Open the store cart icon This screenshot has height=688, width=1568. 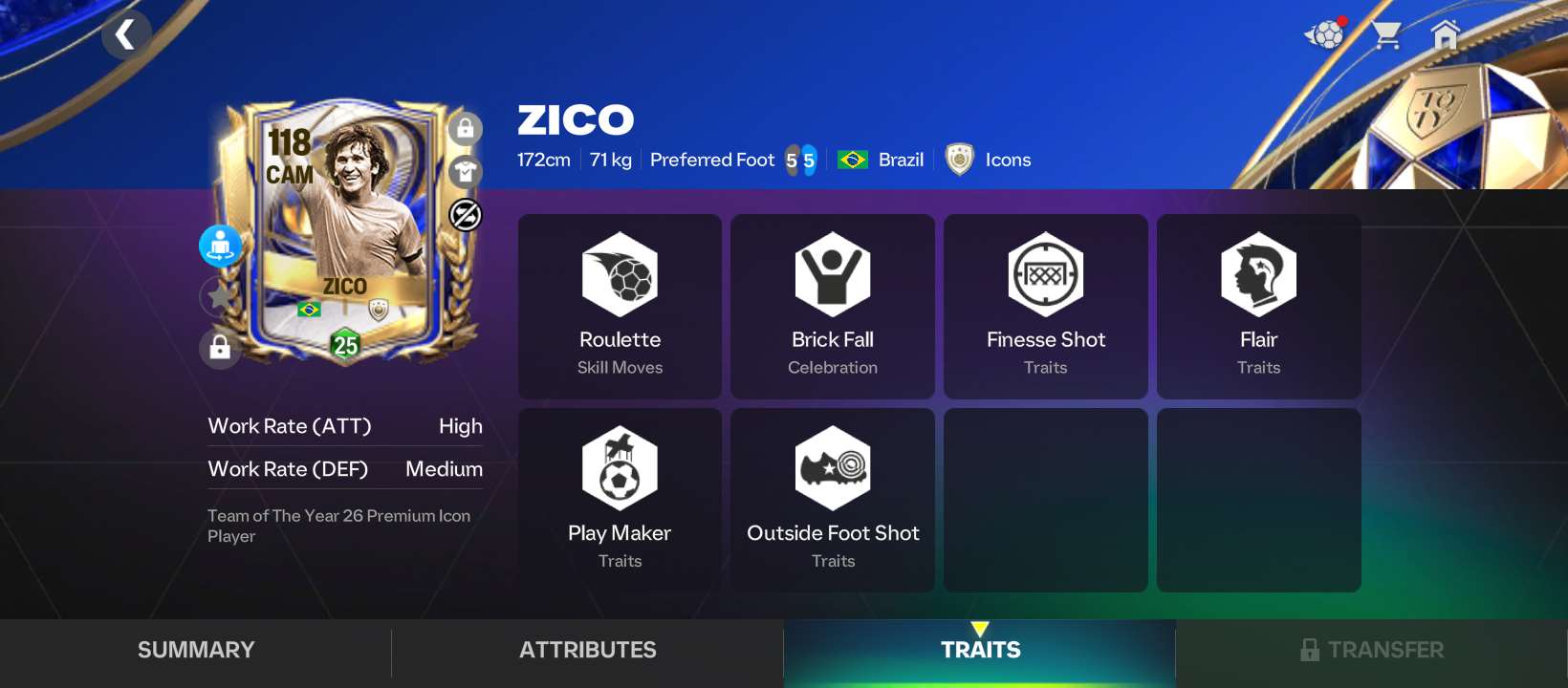point(1386,34)
